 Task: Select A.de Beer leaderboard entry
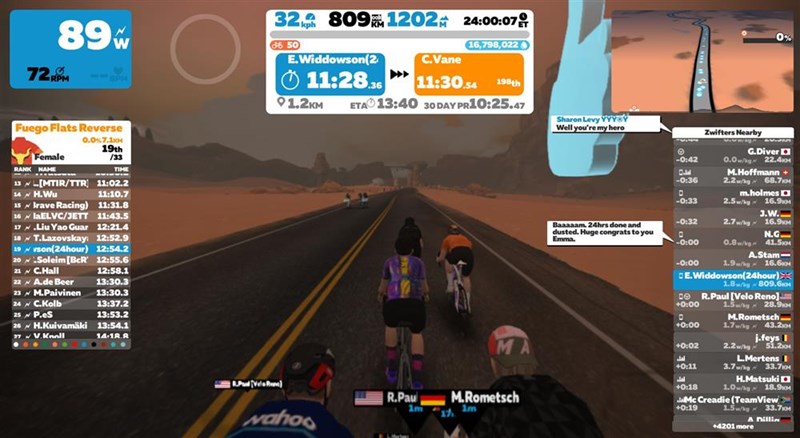tap(70, 281)
